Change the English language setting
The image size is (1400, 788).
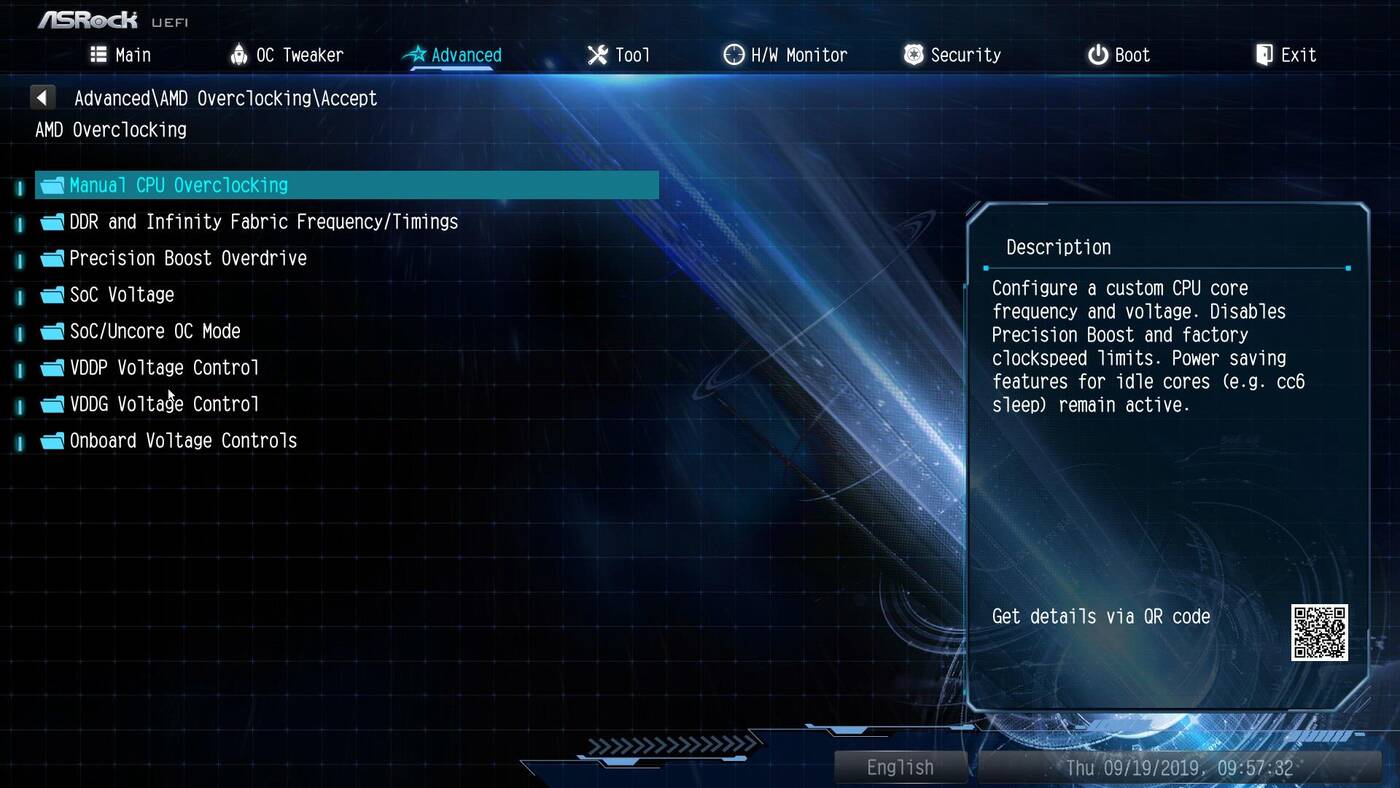(x=900, y=767)
